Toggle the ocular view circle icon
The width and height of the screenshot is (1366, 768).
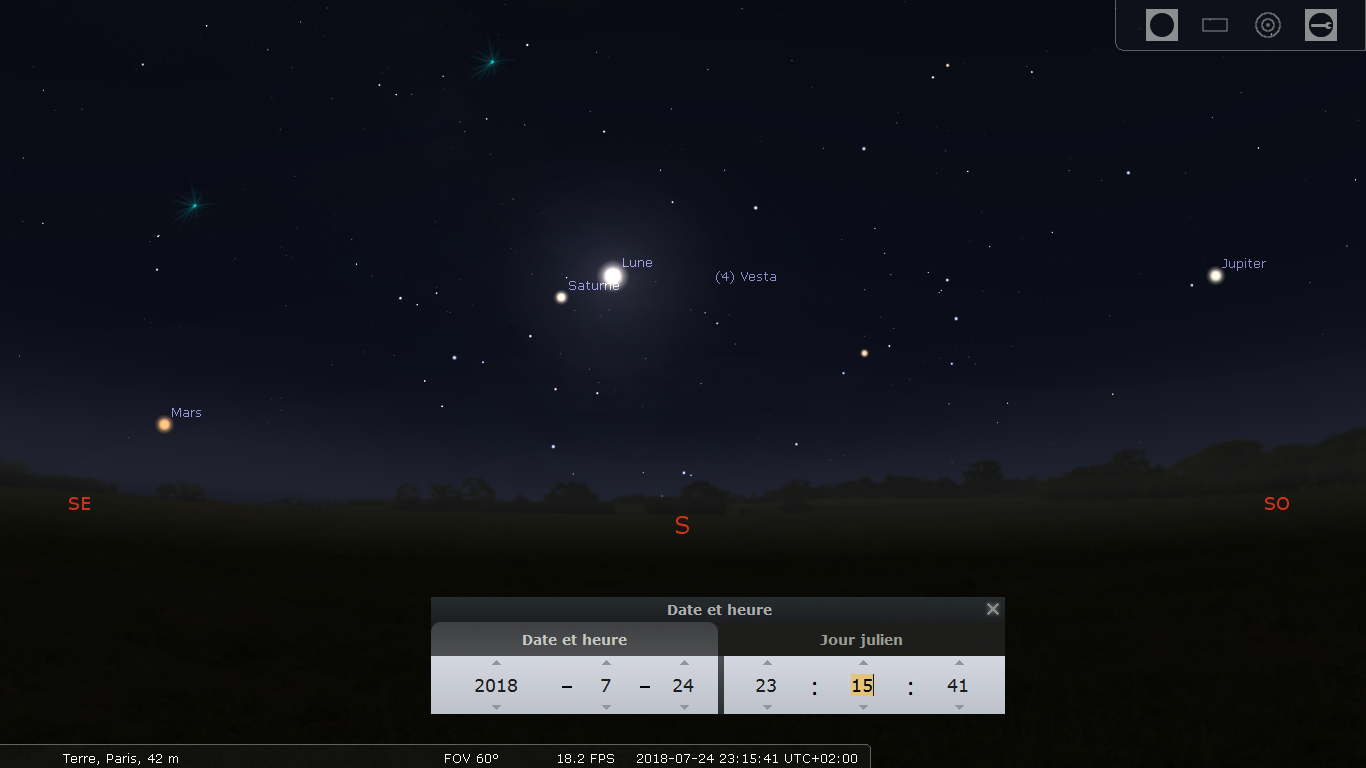tap(1162, 25)
